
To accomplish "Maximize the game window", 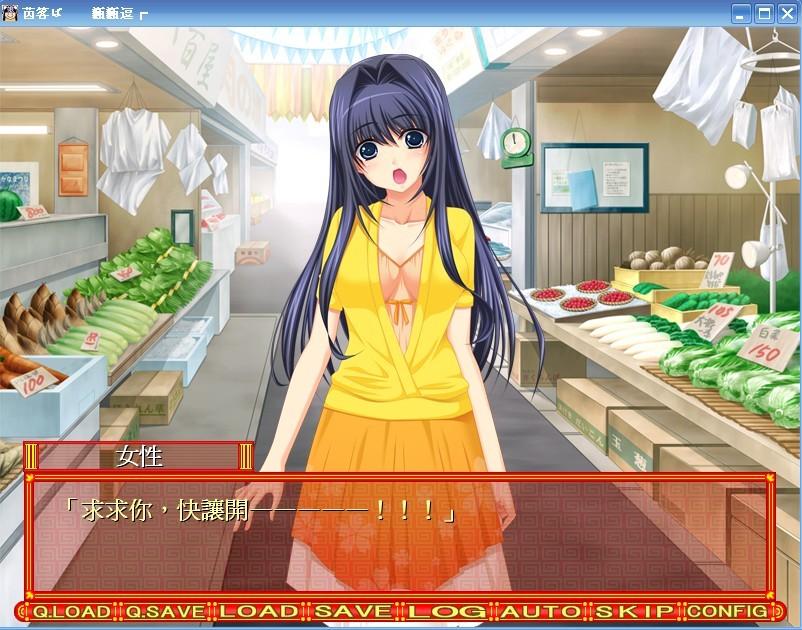I will point(764,14).
